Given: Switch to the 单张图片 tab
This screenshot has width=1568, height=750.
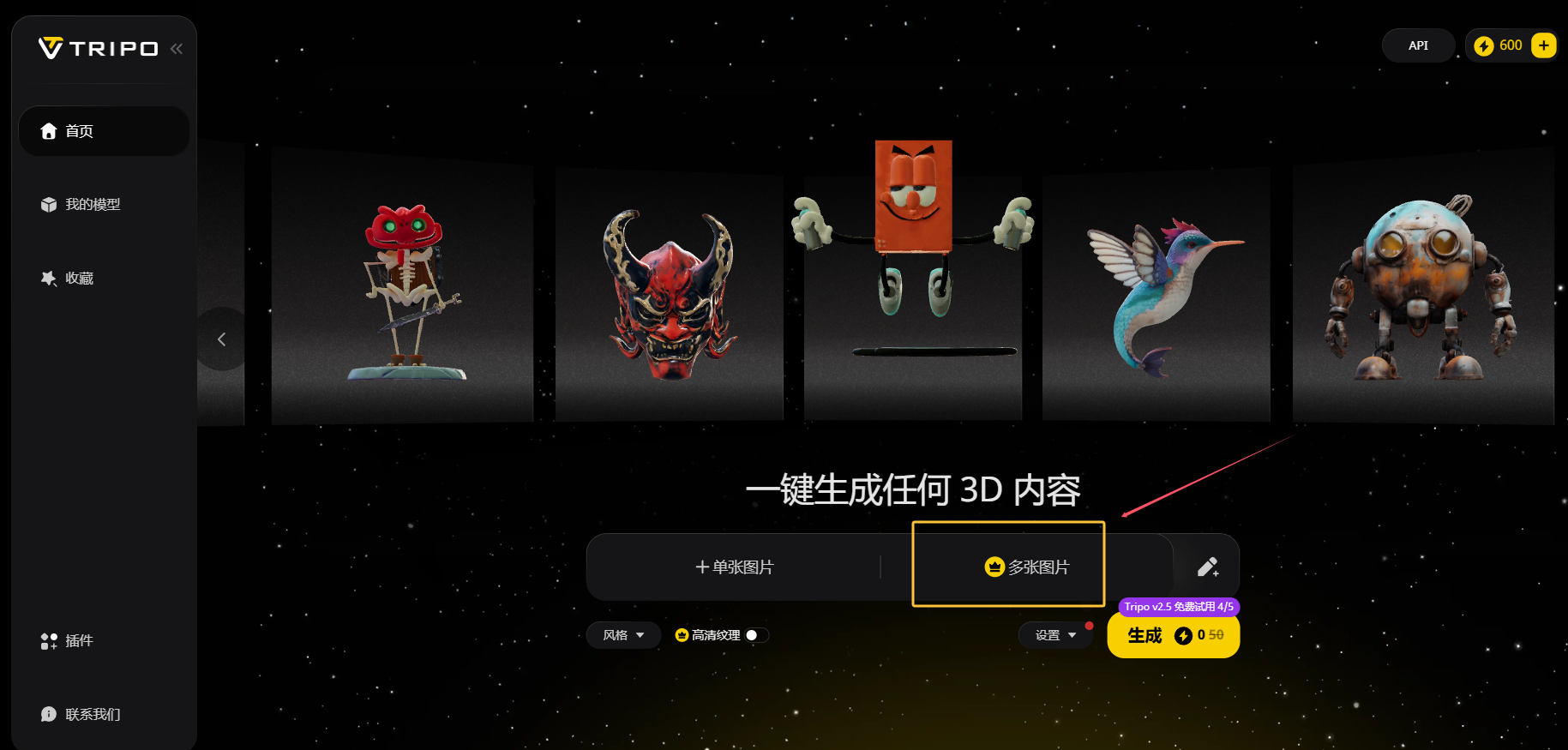Looking at the screenshot, I should [x=734, y=567].
